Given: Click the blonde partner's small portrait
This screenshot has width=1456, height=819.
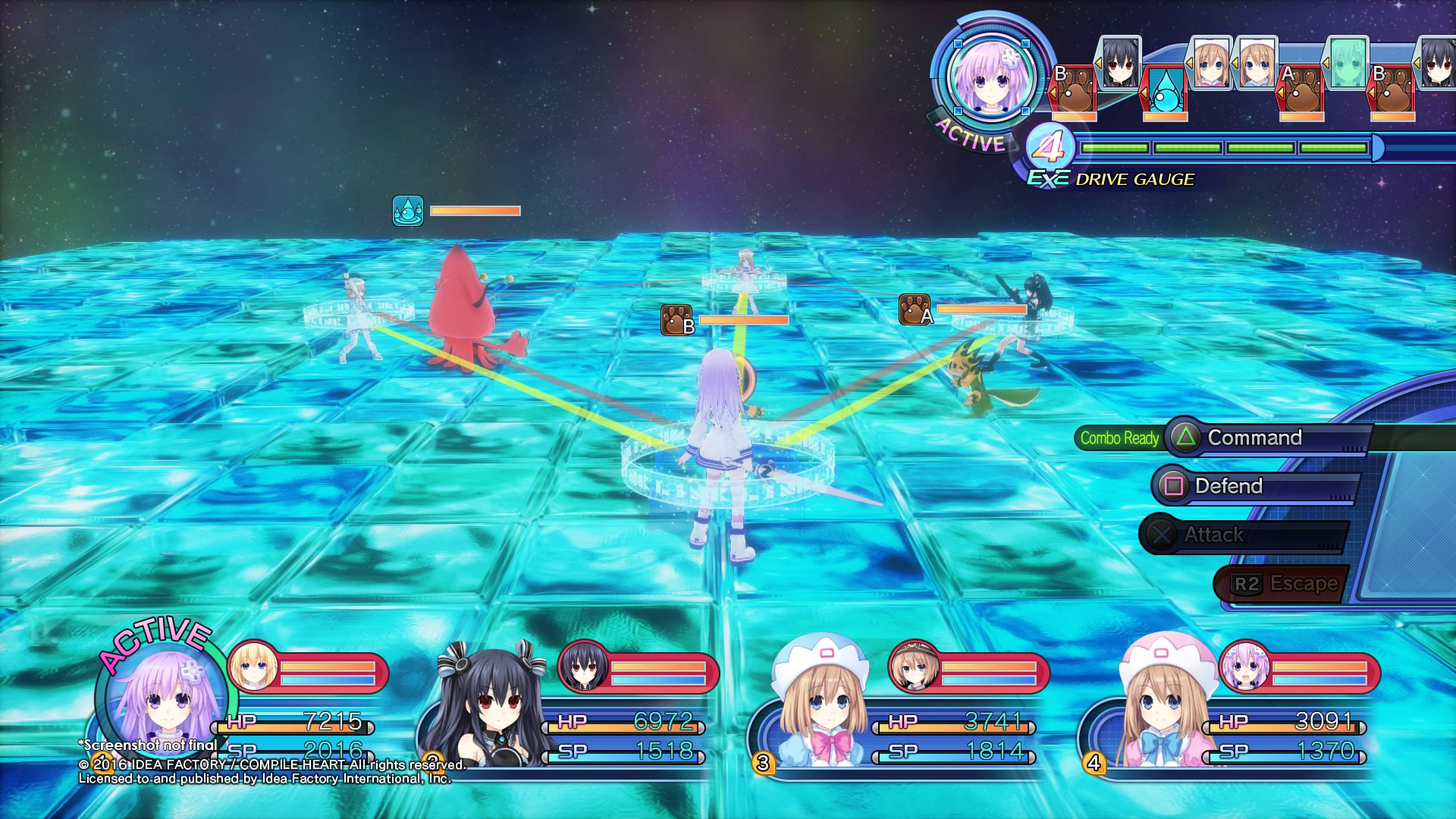Looking at the screenshot, I should tap(252, 667).
